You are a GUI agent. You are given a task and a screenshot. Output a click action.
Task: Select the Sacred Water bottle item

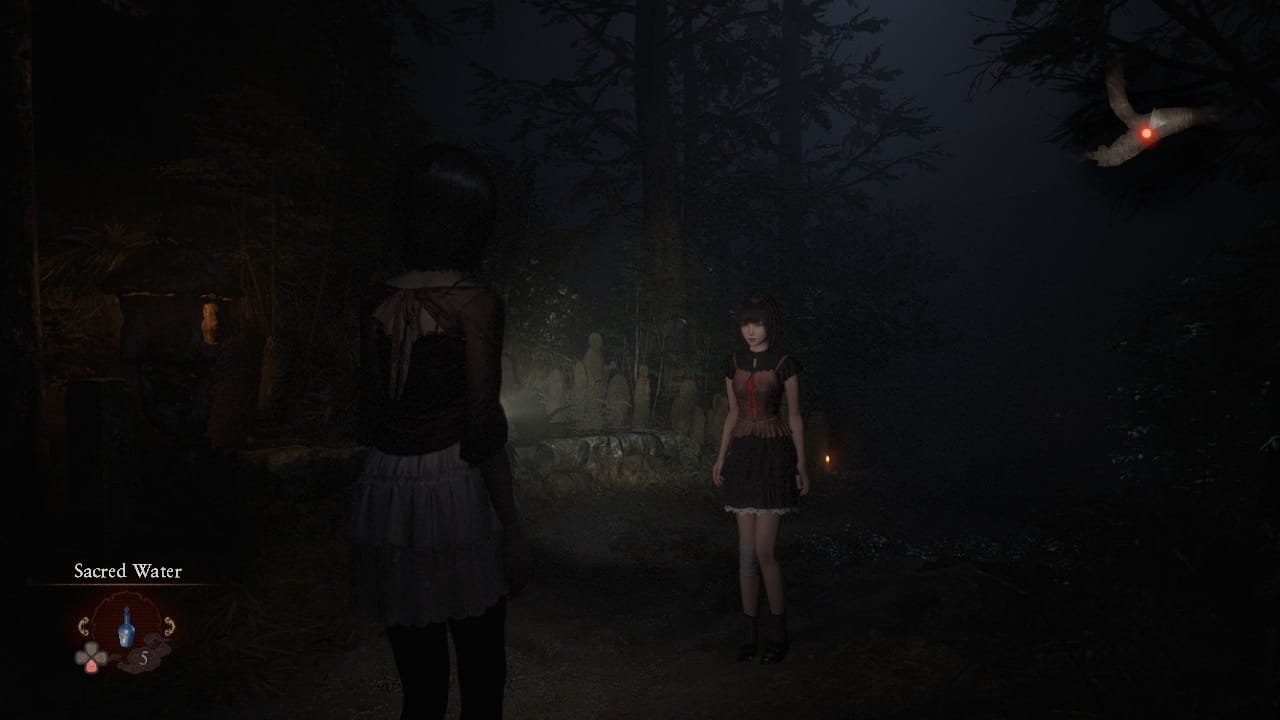[x=126, y=627]
